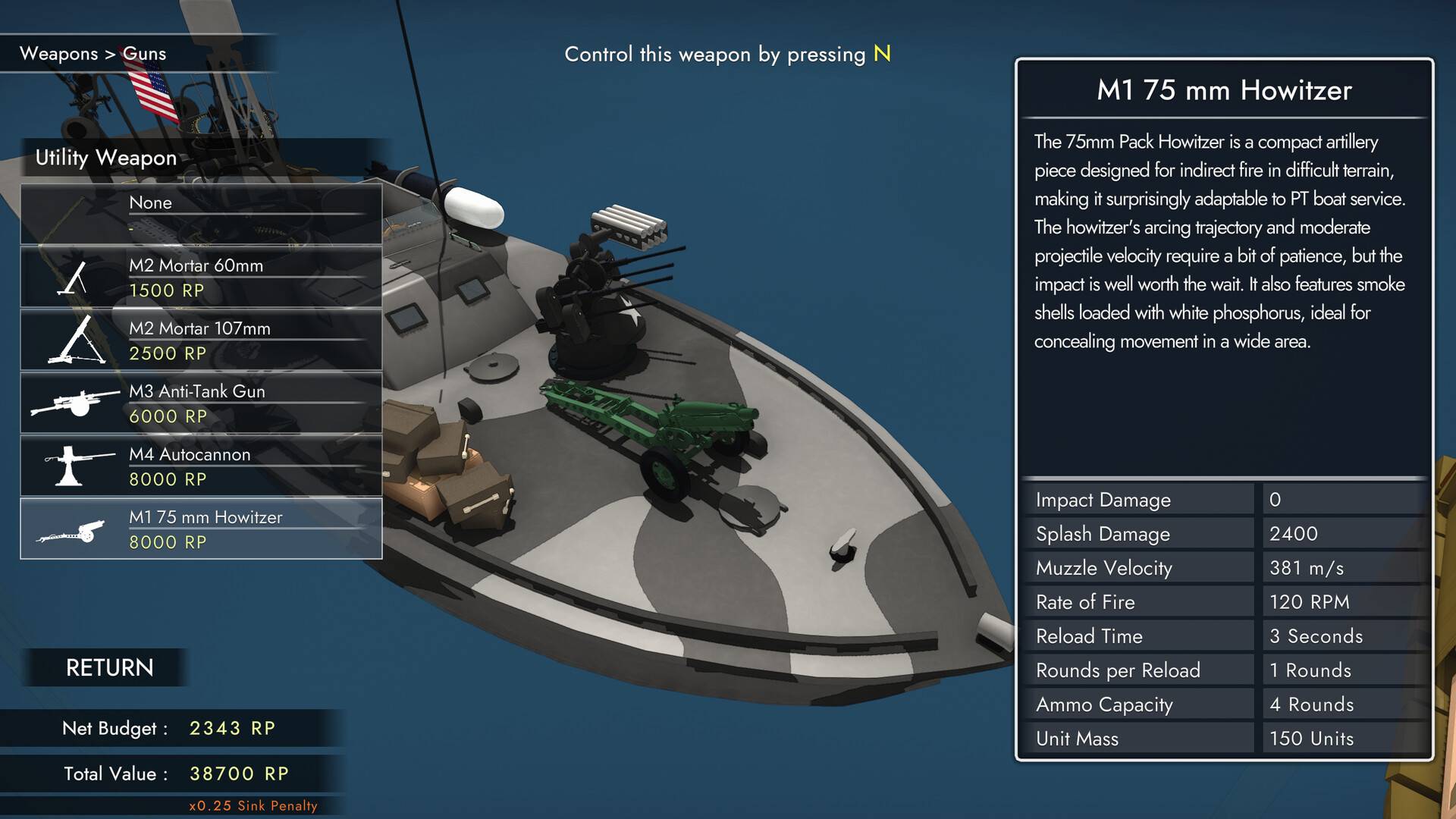This screenshot has width=1456, height=819.
Task: Click the Net Budget value of 2343 RP
Action: (232, 728)
